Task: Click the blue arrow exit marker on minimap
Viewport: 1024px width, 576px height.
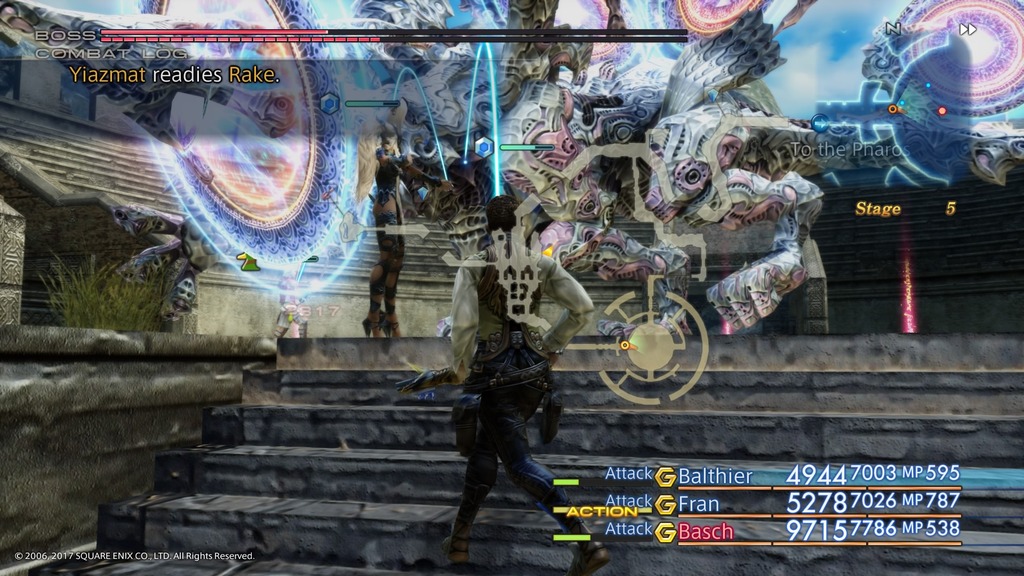Action: (820, 123)
